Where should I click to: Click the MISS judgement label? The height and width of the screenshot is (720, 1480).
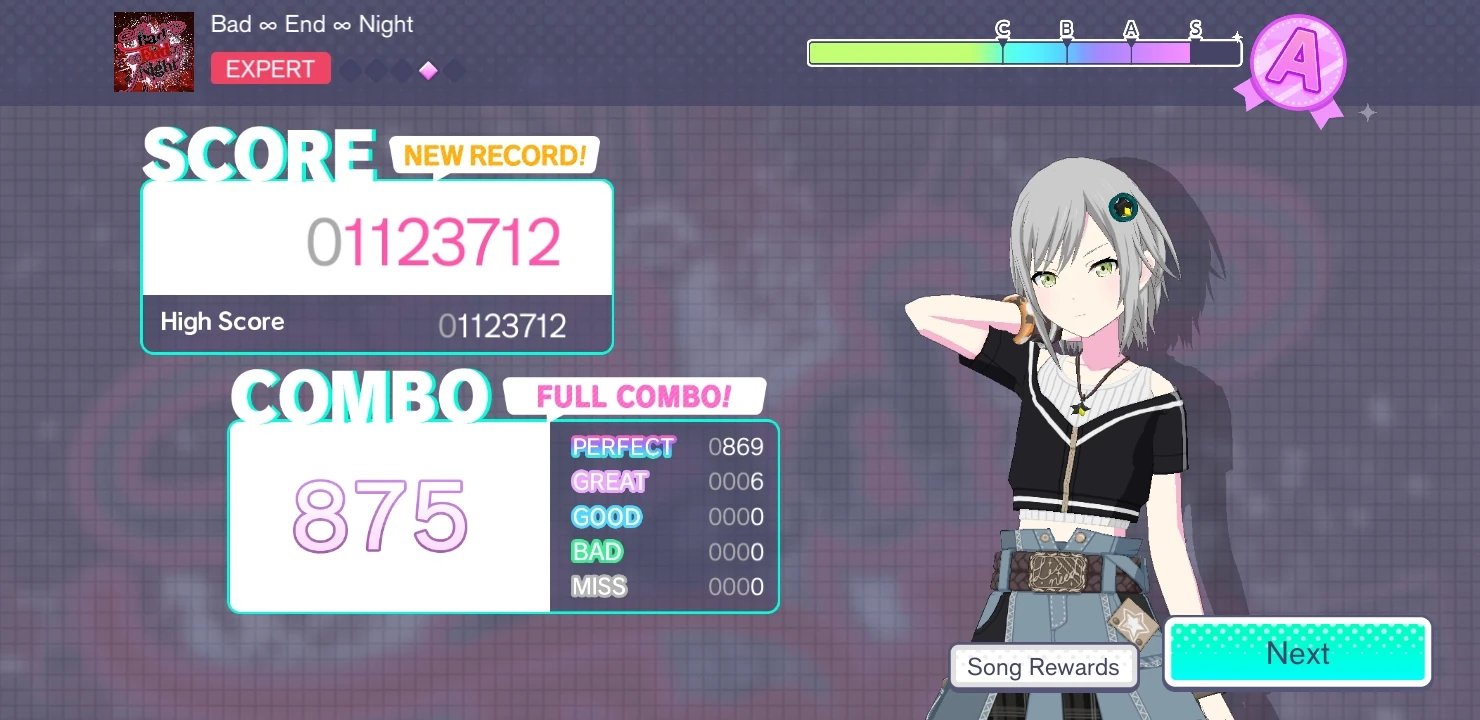(x=598, y=587)
